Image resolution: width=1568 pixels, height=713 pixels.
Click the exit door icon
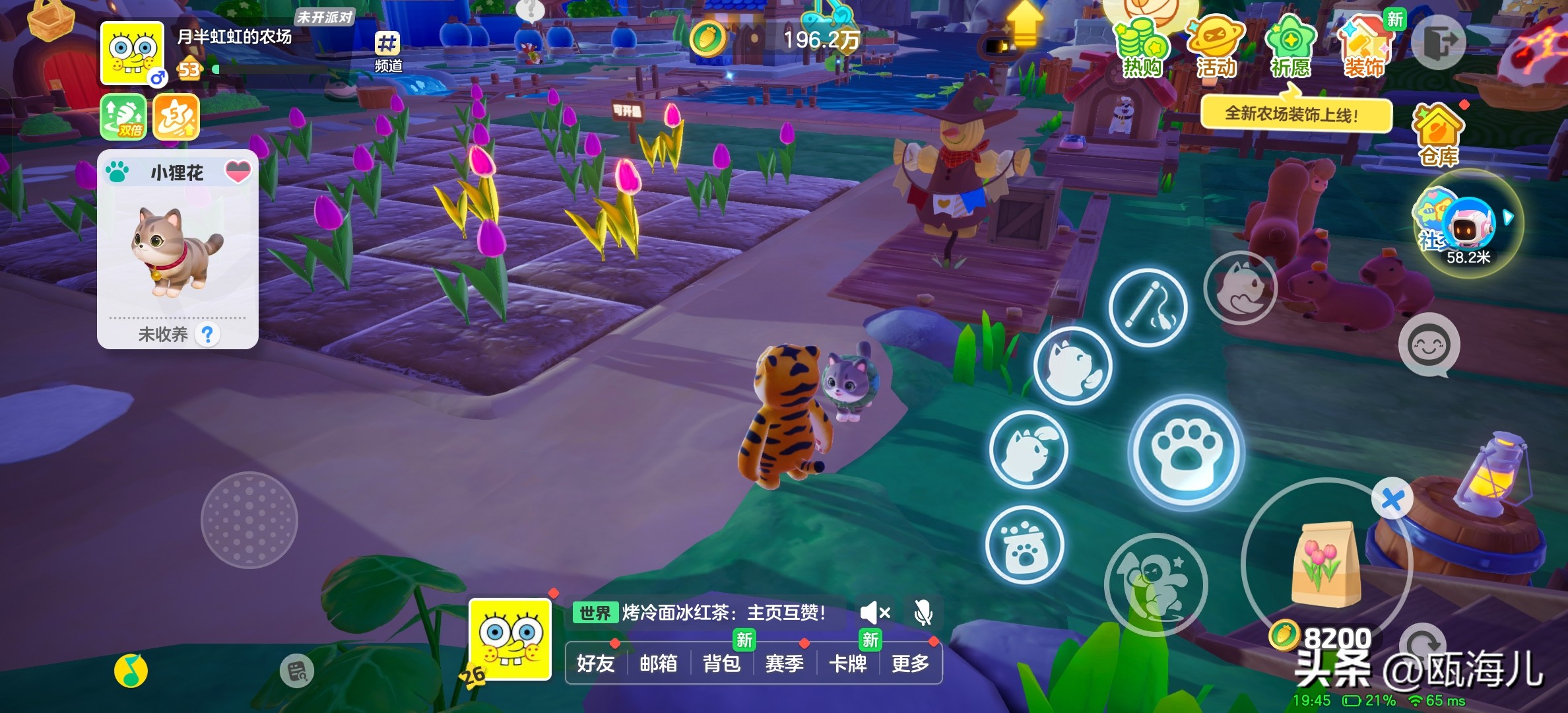coord(1439,44)
